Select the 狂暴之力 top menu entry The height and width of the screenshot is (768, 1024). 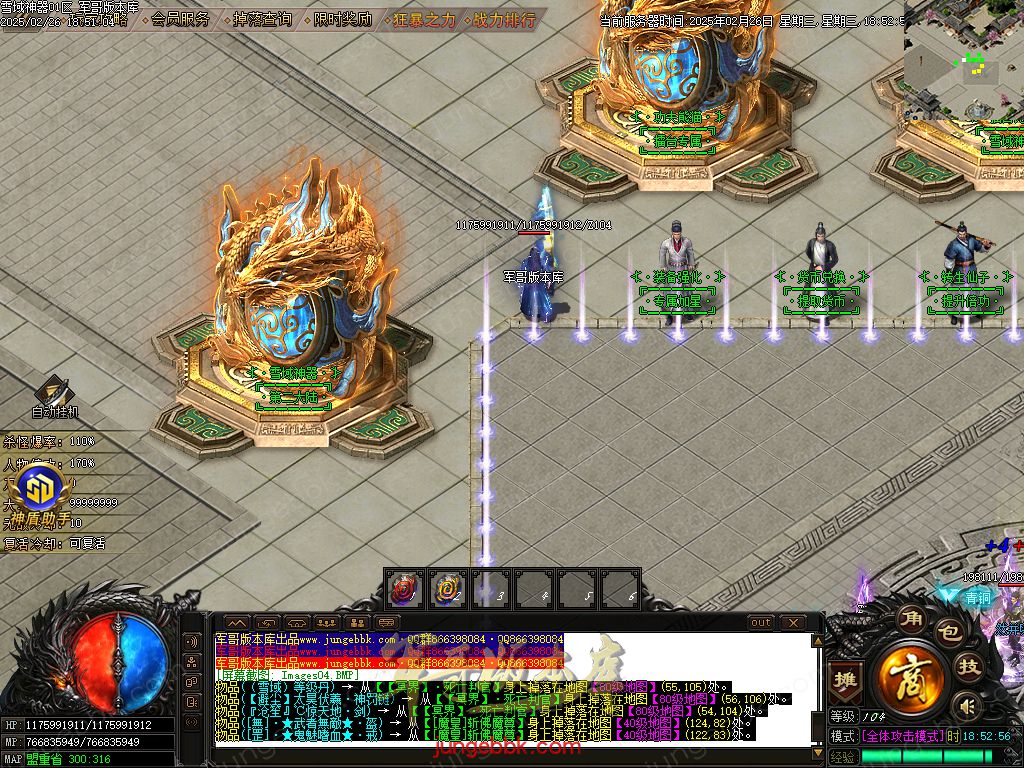pos(423,19)
